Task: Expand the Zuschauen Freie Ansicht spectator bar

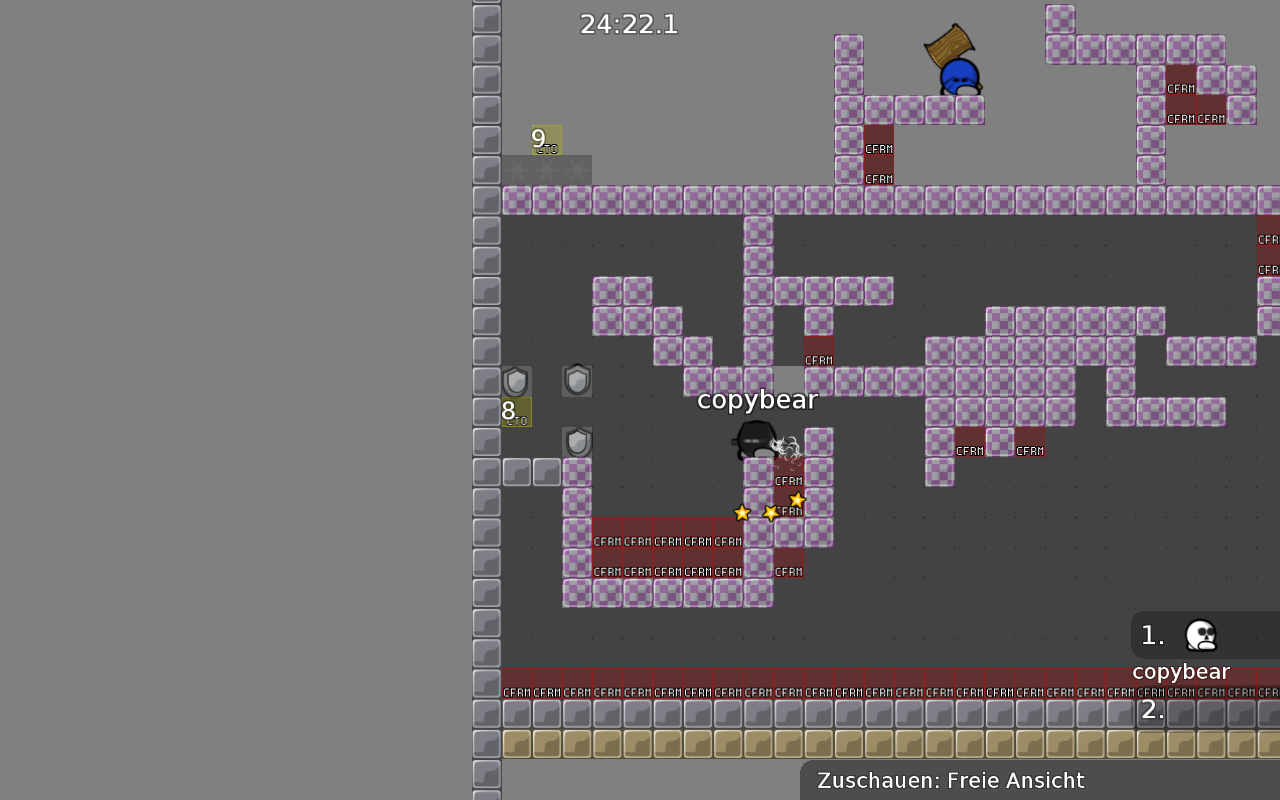Action: point(948,780)
